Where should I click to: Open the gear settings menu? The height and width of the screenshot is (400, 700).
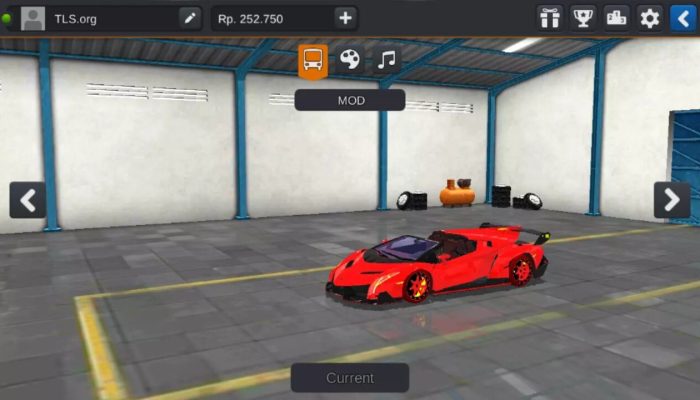650,18
